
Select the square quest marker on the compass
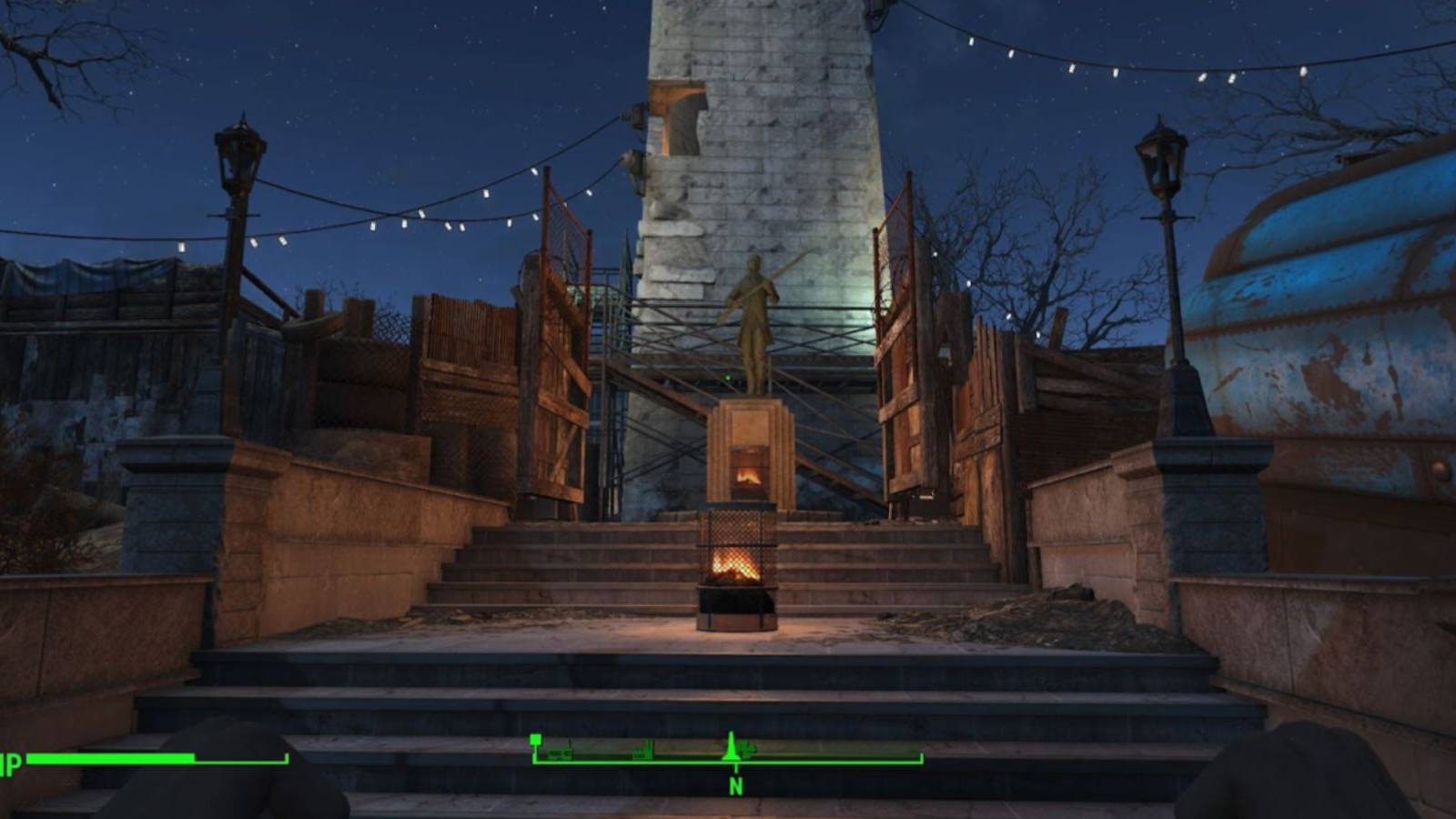pyautogui.click(x=536, y=739)
